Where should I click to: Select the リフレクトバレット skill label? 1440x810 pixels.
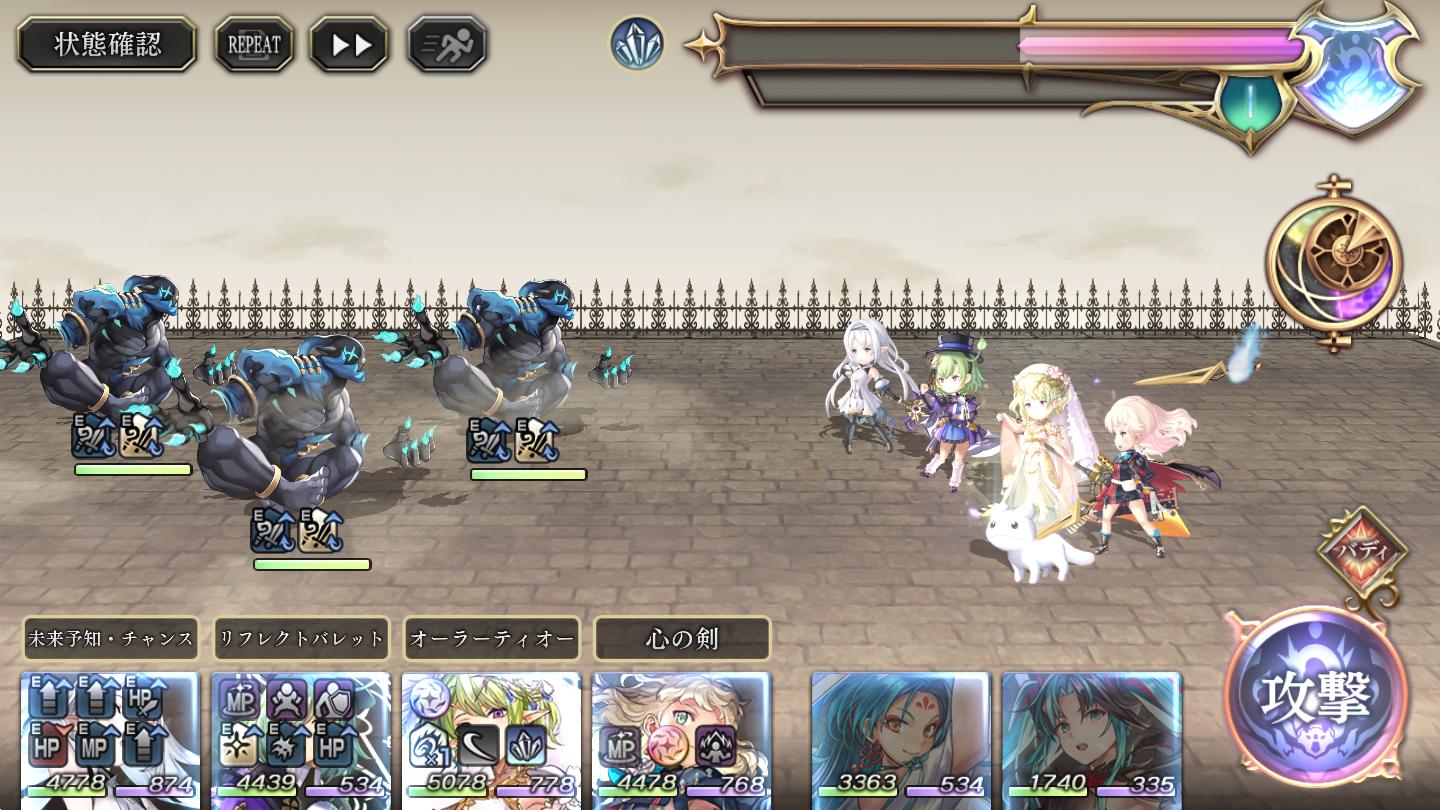(x=301, y=638)
